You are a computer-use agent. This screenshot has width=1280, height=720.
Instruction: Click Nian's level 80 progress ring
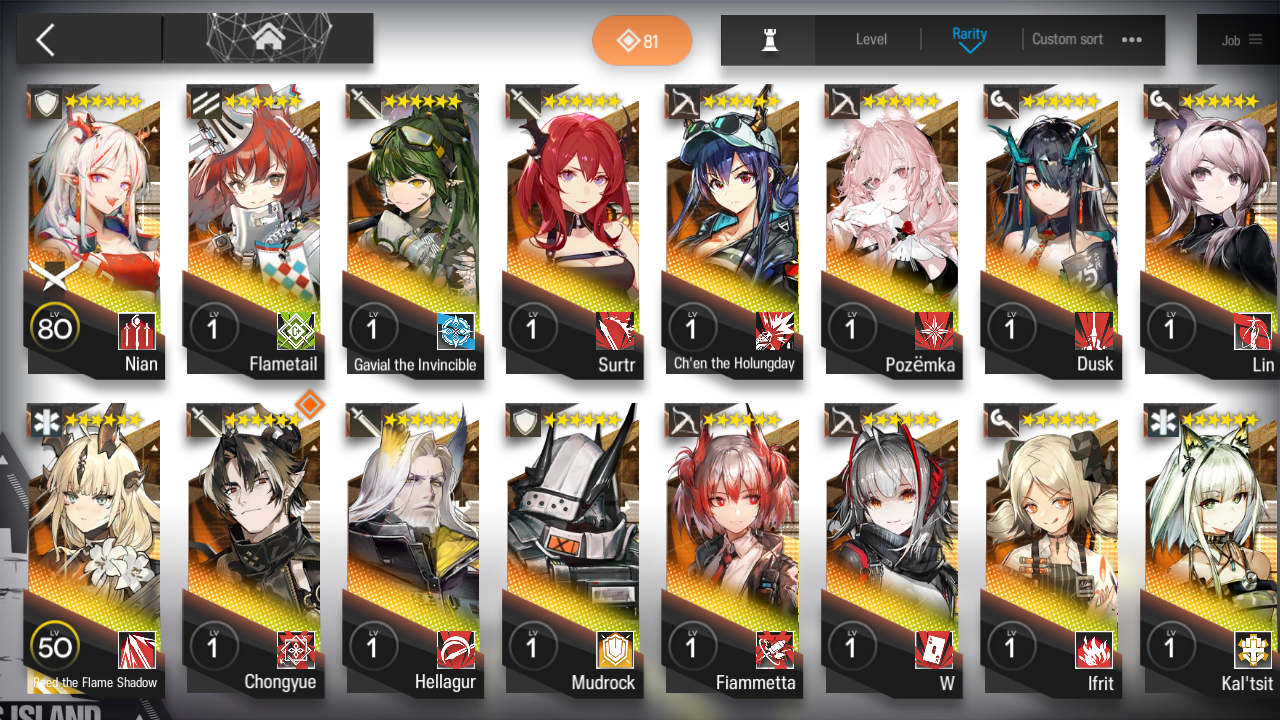pos(55,327)
